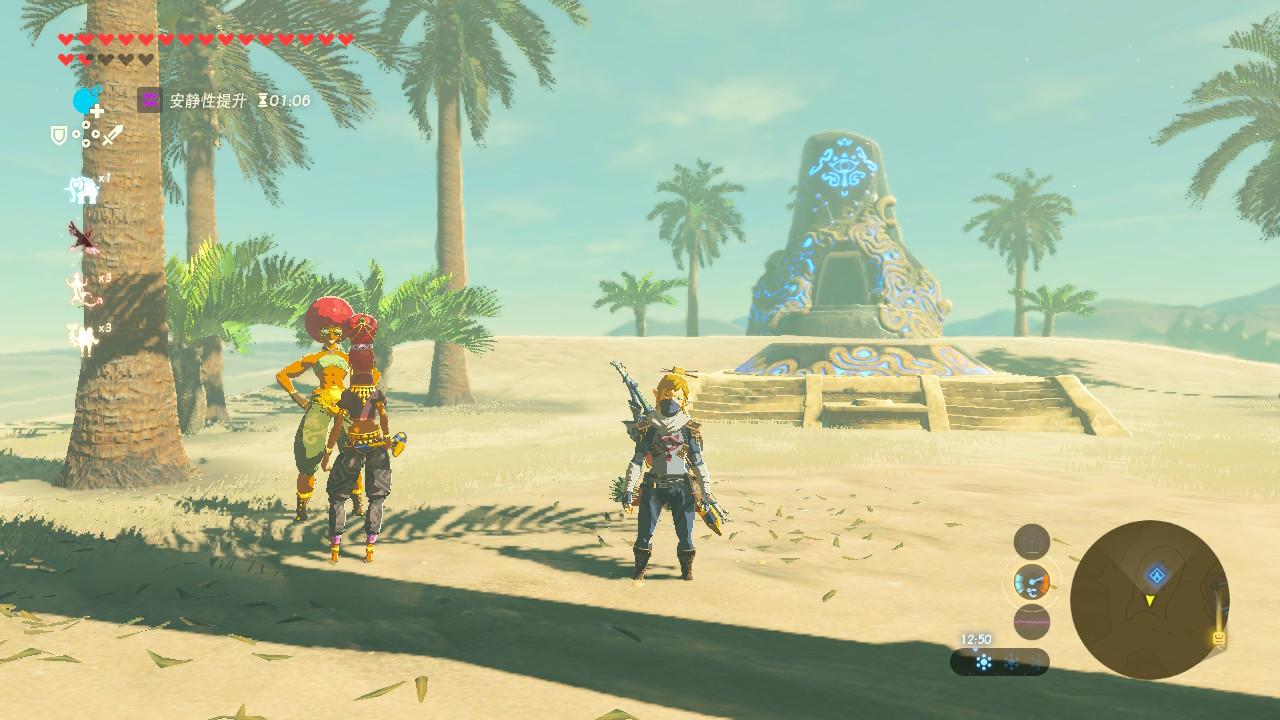This screenshot has width=1280, height=720.
Task: Click the Sheikah sensor signal circle
Action: point(1031,542)
